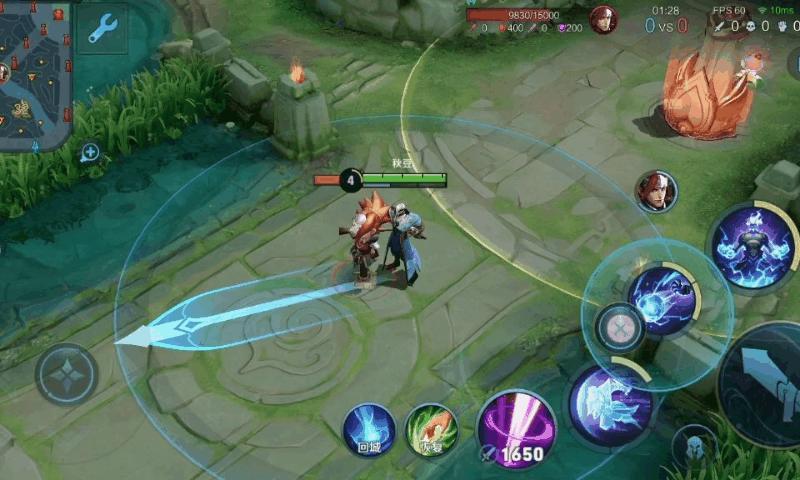Image resolution: width=800 pixels, height=480 pixels.
Task: Activate the Restore (恢复) healing spell
Action: point(431,430)
